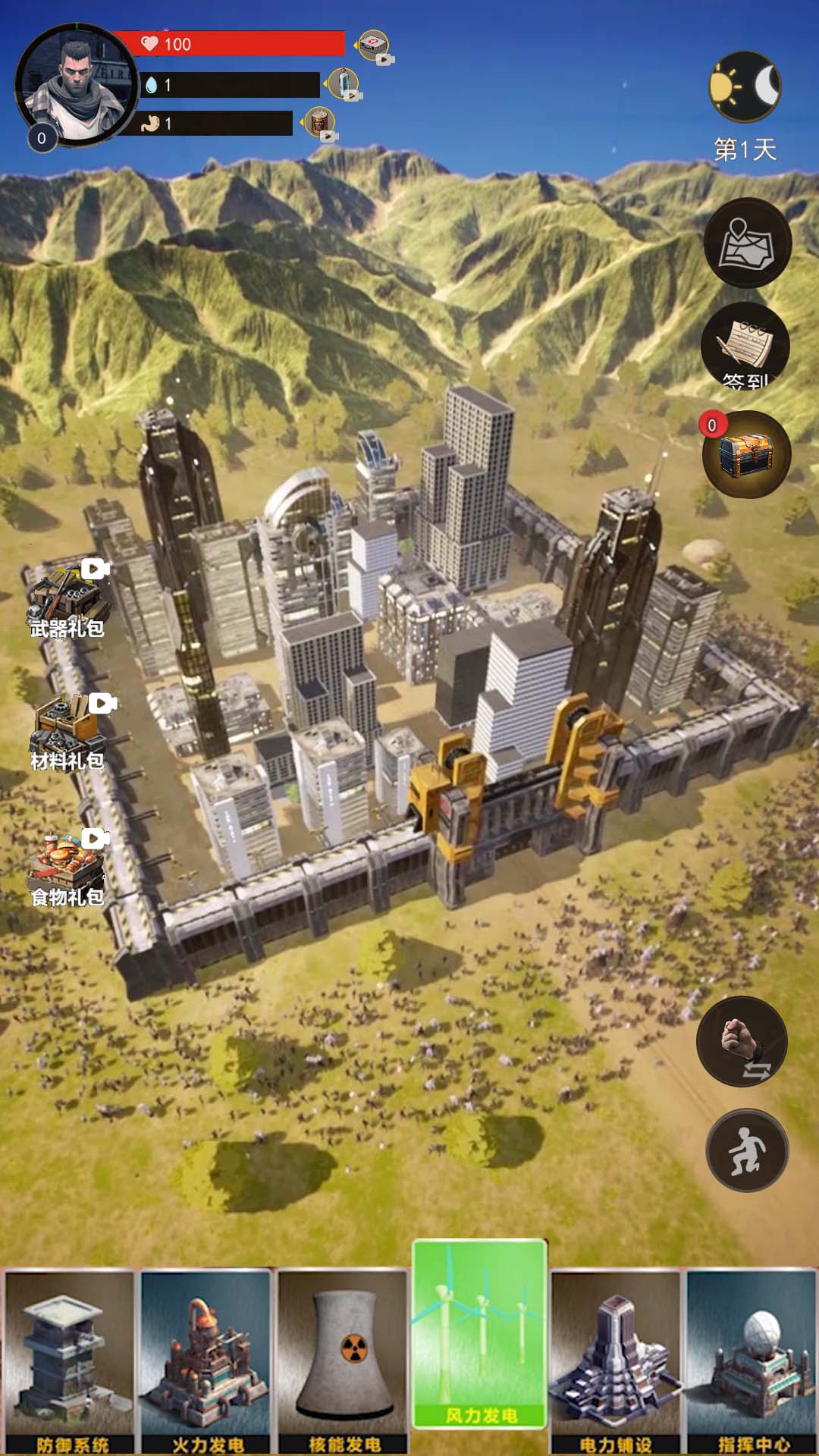Open the 签到 daily sign-in
819x1456 pixels.
tap(745, 347)
